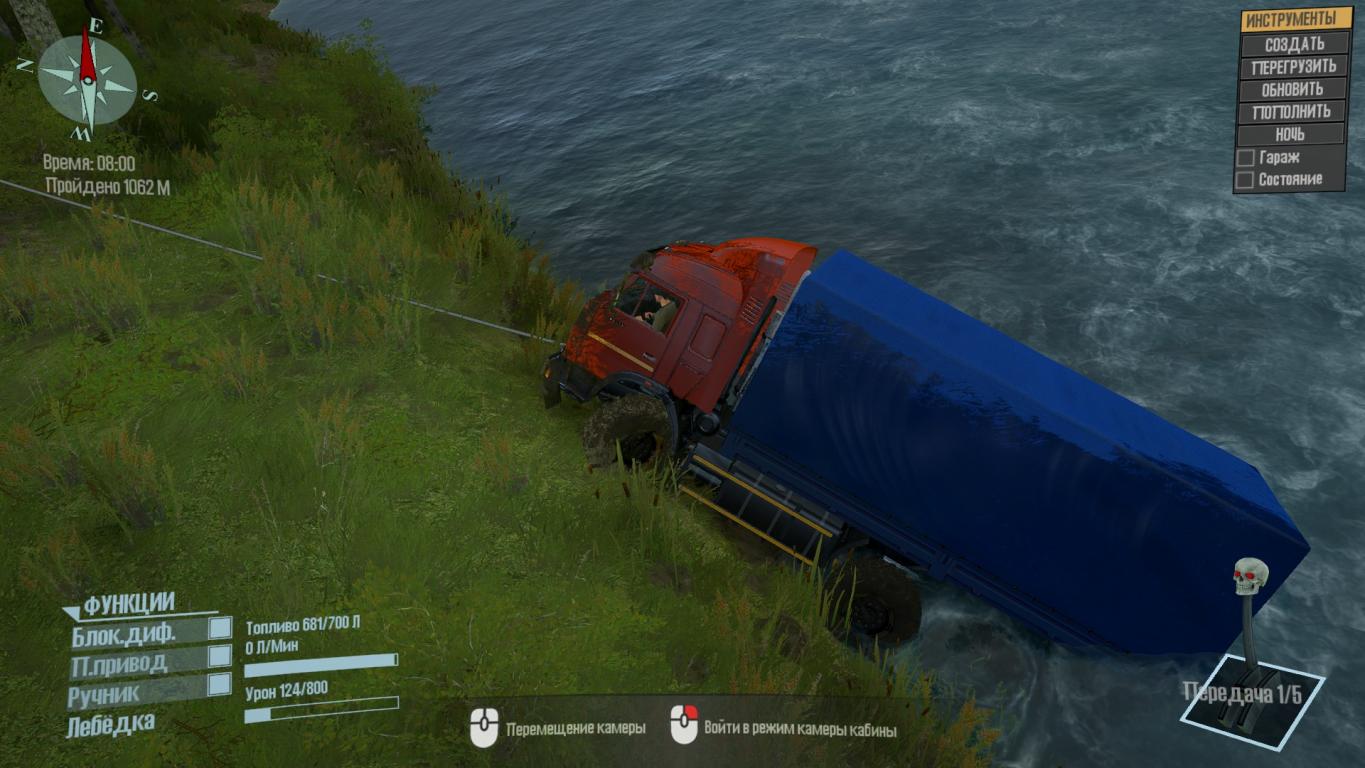Viewport: 1365px width, 768px height.
Task: Select the Лебёдка winch function
Action: pyautogui.click(x=110, y=724)
